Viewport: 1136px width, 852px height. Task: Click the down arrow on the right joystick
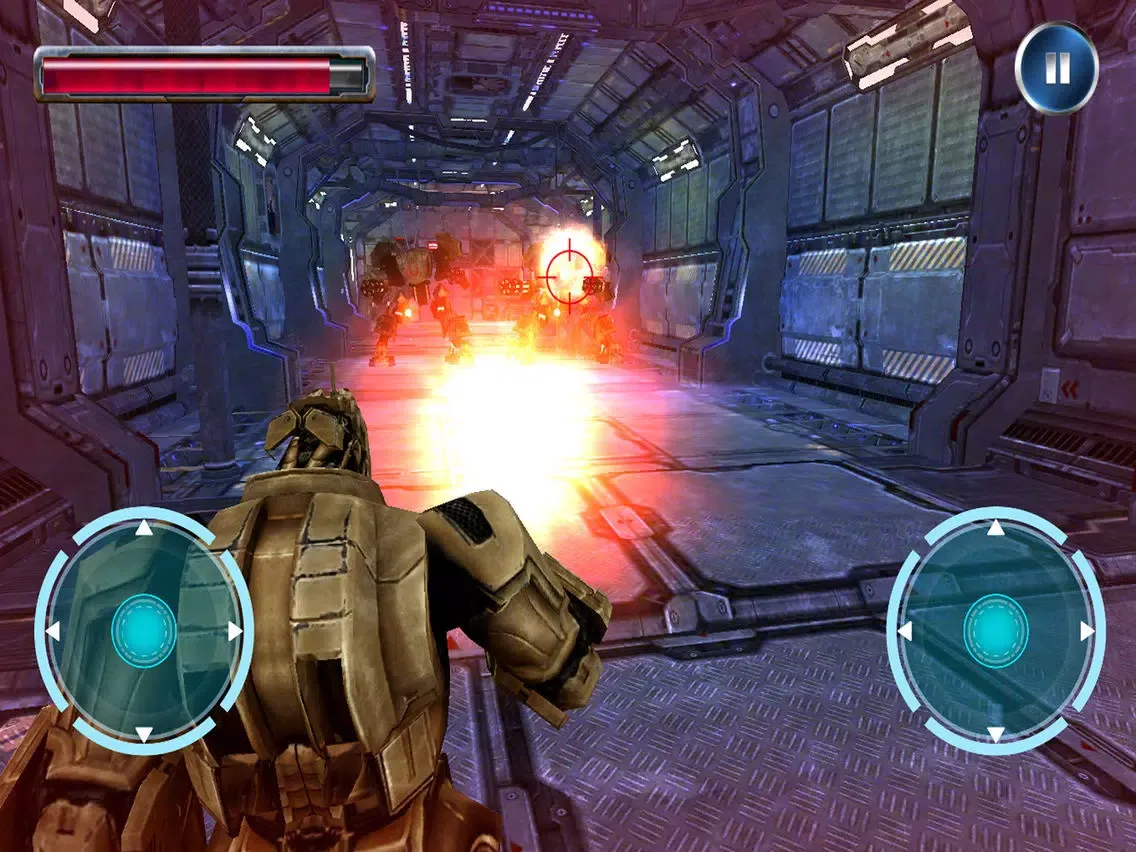(x=996, y=735)
